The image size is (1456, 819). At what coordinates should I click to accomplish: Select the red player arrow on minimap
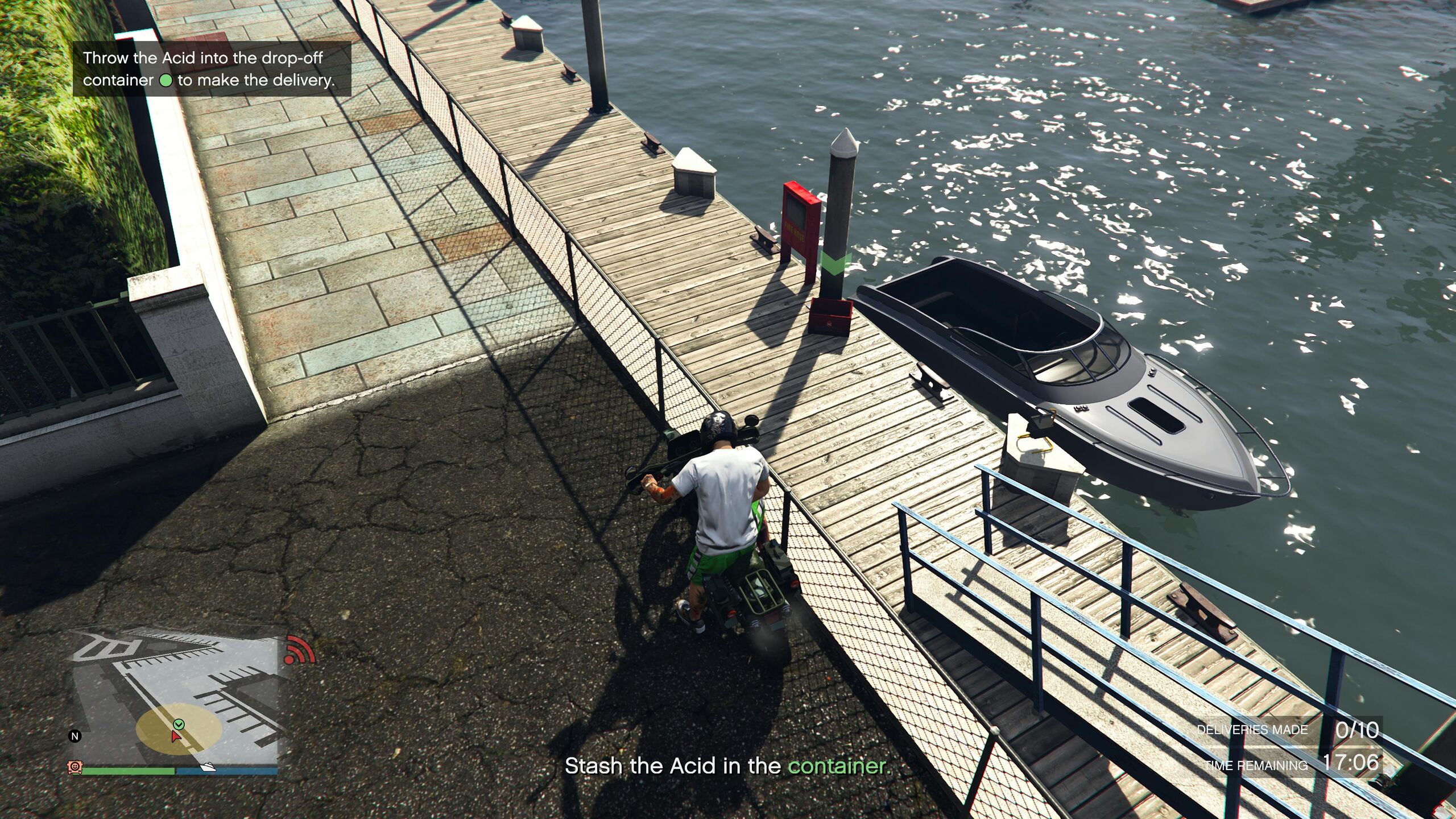tap(176, 737)
